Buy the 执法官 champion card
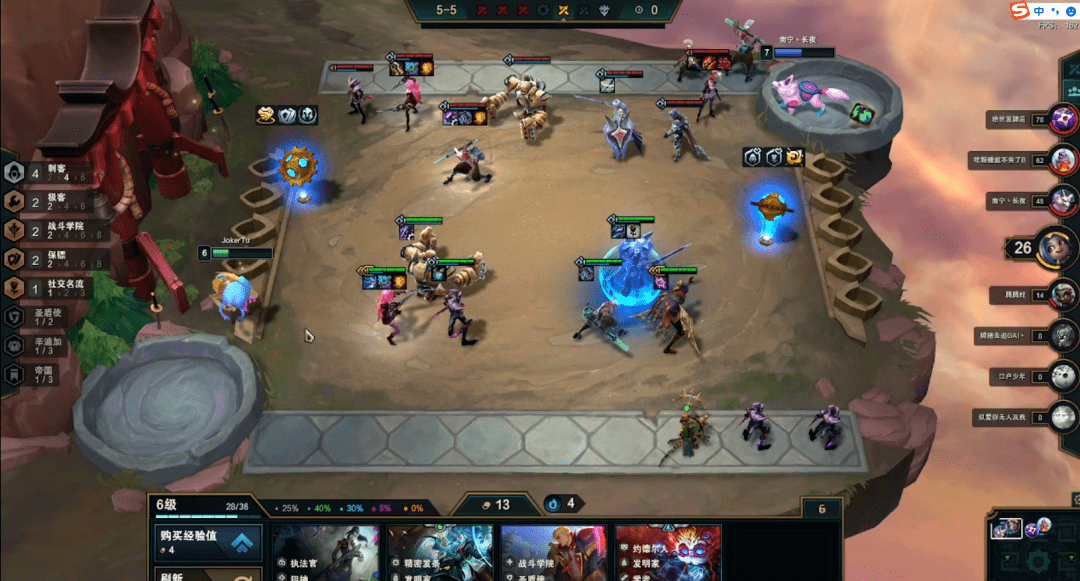The width and height of the screenshot is (1080, 581). pyautogui.click(x=326, y=553)
